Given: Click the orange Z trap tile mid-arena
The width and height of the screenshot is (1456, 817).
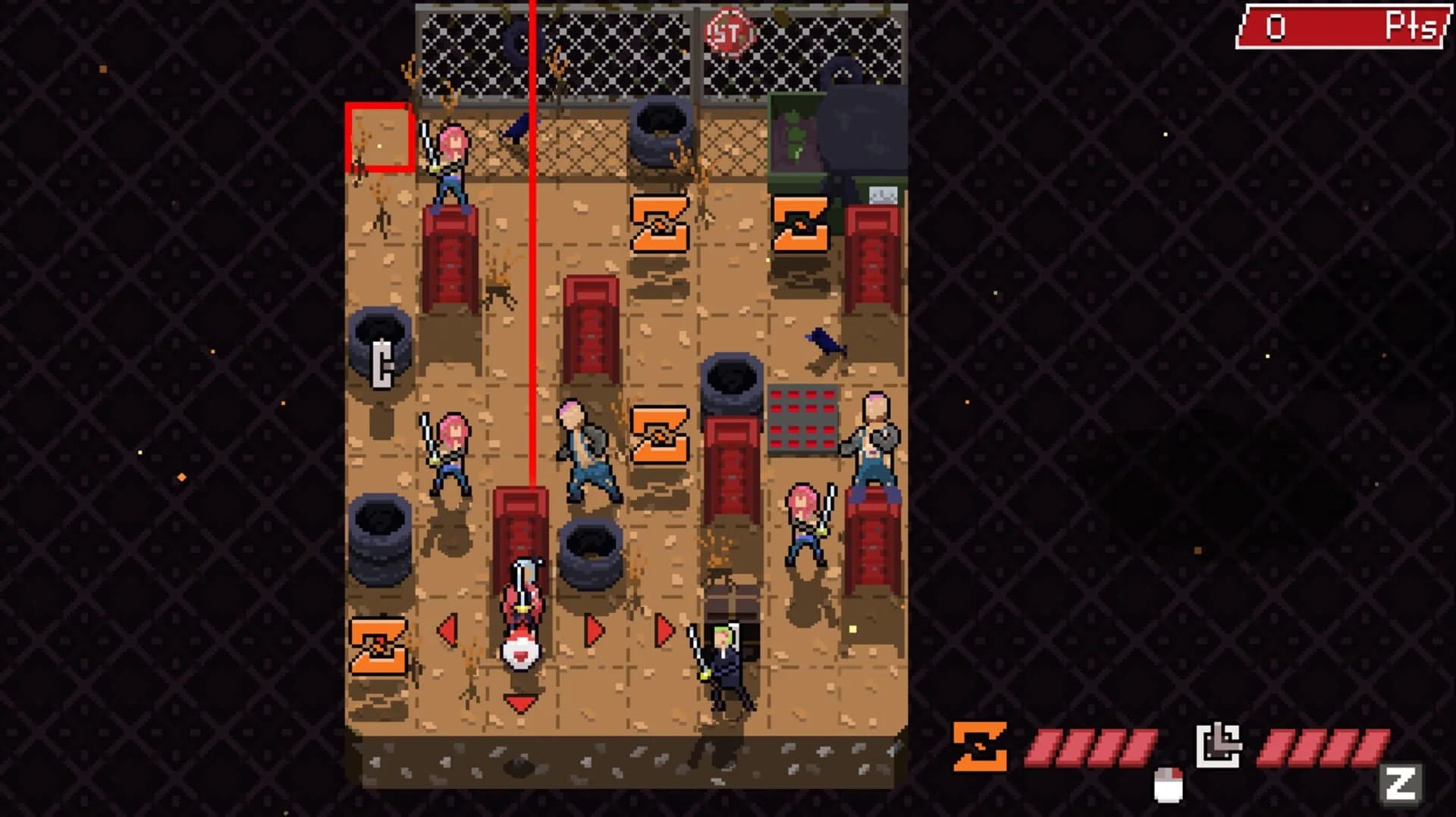Looking at the screenshot, I should tap(660, 432).
